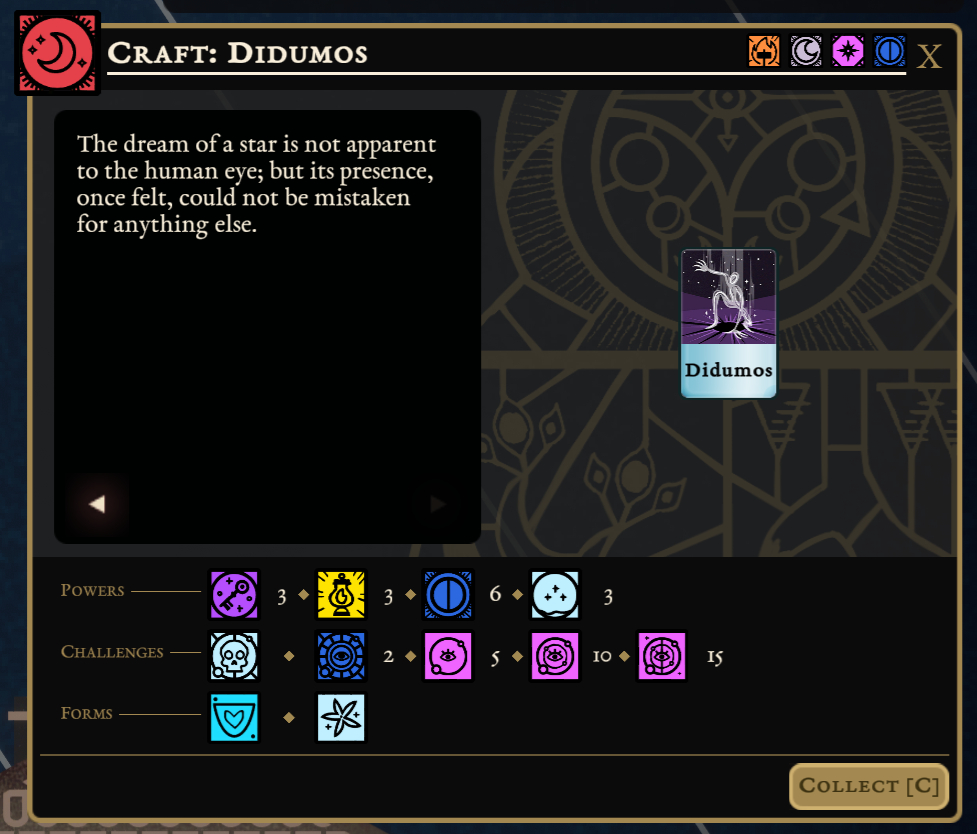This screenshot has height=834, width=977.
Task: Click the red moon skill emblem
Action: pos(57,53)
